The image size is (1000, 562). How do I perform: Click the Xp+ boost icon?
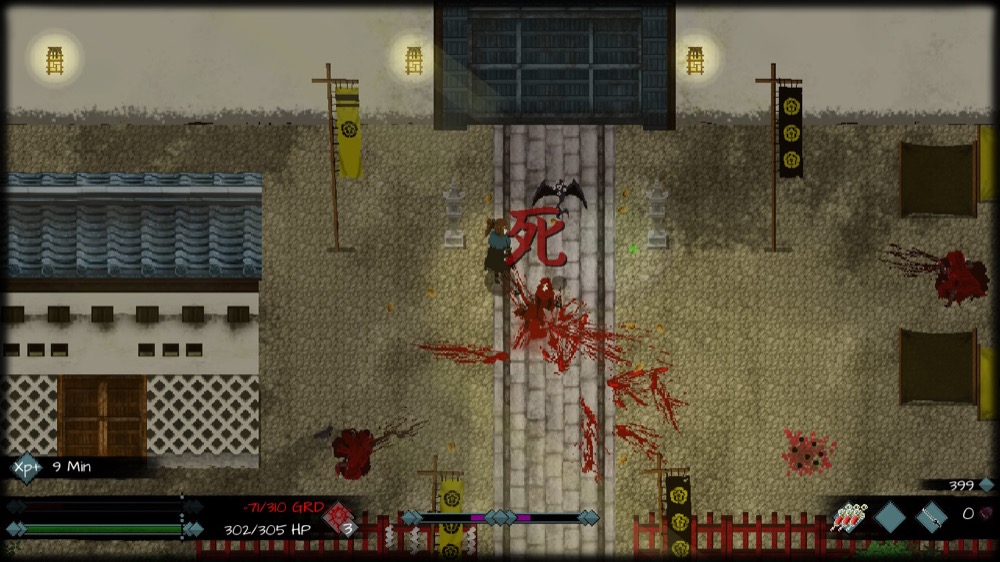[26, 466]
